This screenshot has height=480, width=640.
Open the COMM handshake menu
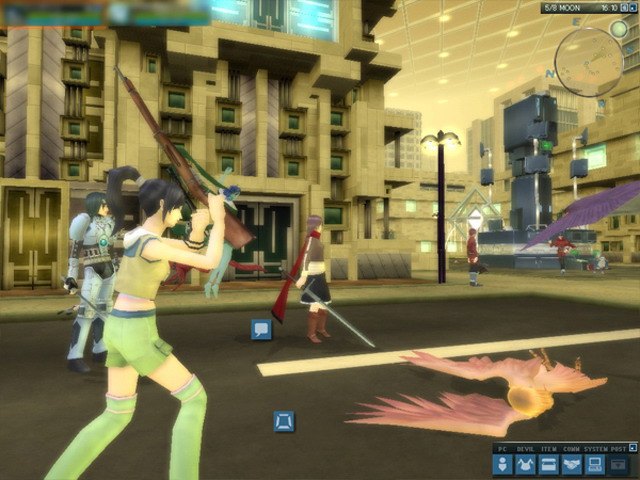coord(572,465)
